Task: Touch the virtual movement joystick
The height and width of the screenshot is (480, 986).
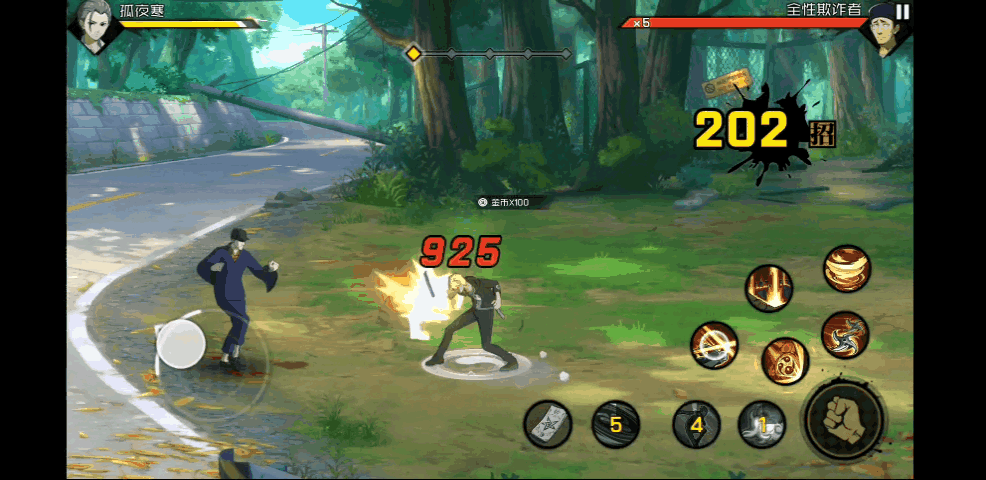Action: (x=181, y=345)
